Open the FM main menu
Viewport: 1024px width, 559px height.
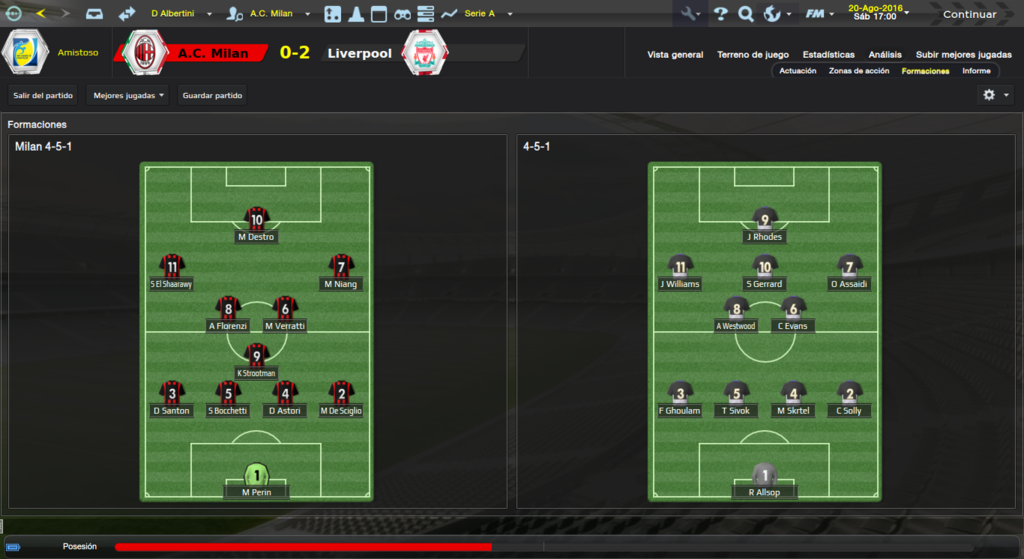click(821, 14)
